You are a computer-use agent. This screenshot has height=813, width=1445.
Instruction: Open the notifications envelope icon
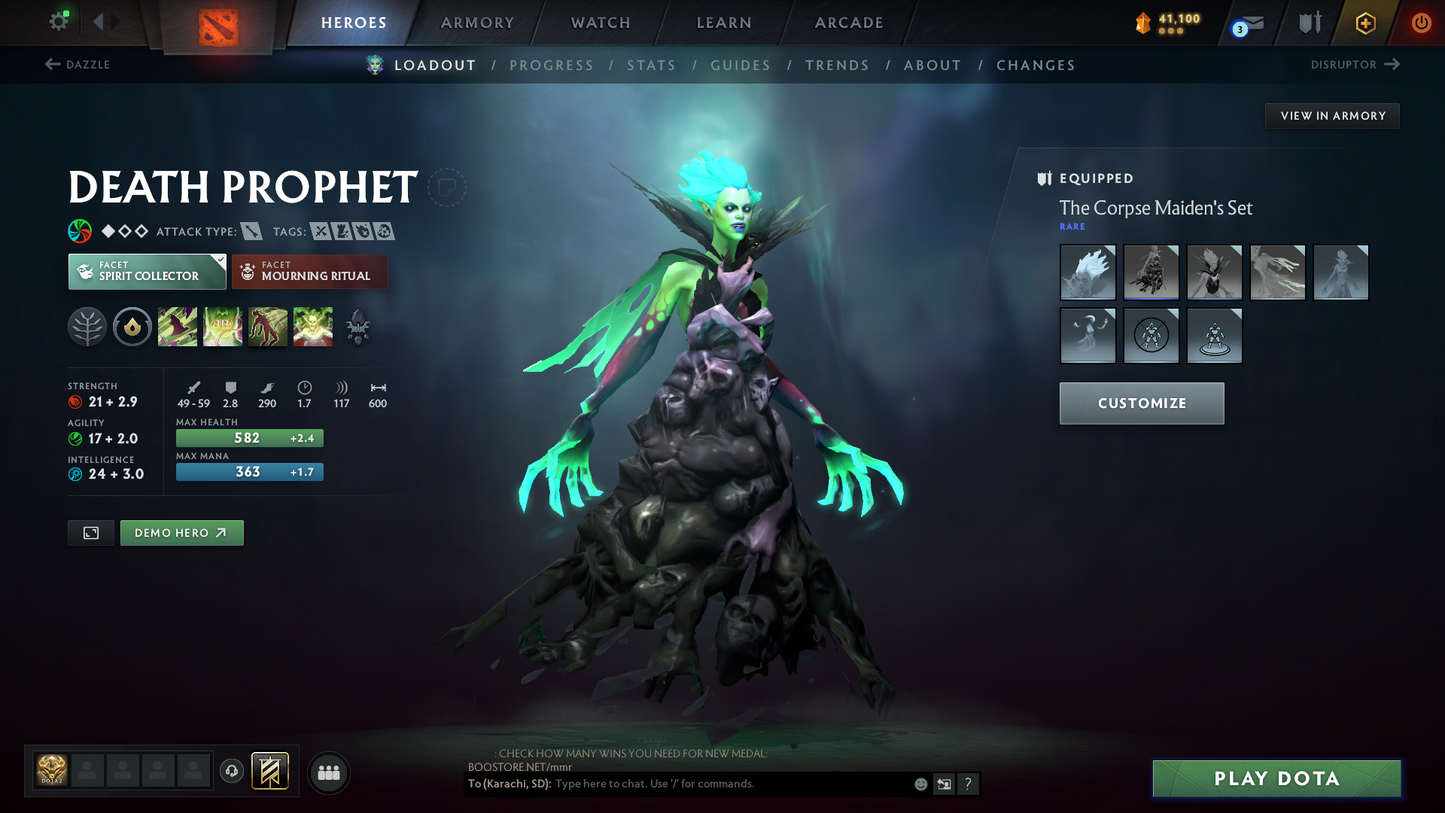pyautogui.click(x=1252, y=22)
